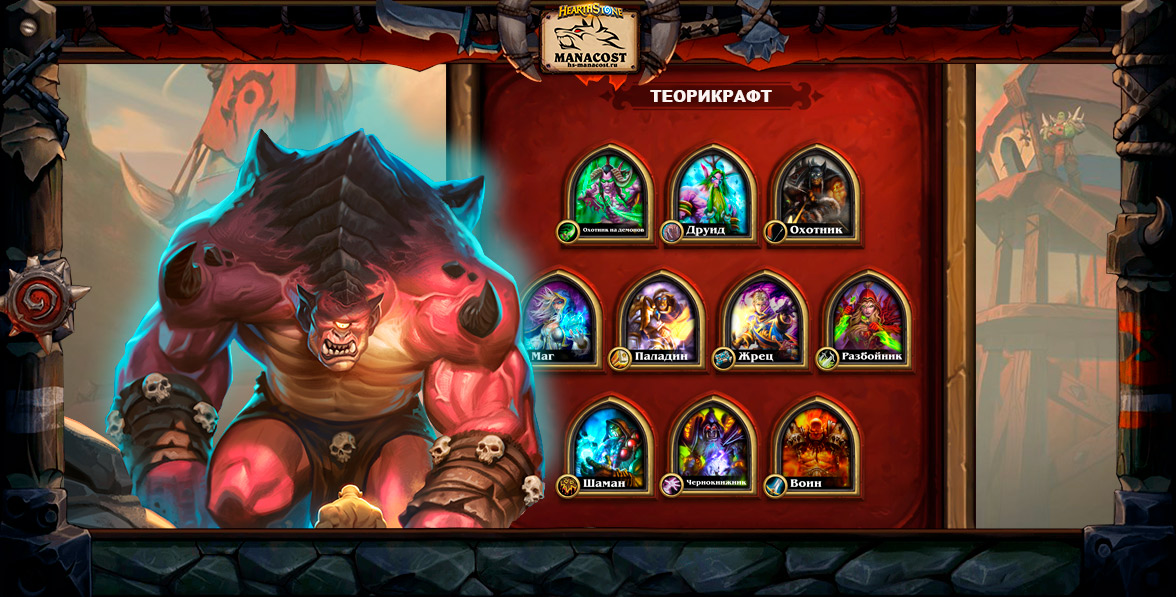Pick the Шаман class portrait
Image resolution: width=1176 pixels, height=597 pixels.
611,443
